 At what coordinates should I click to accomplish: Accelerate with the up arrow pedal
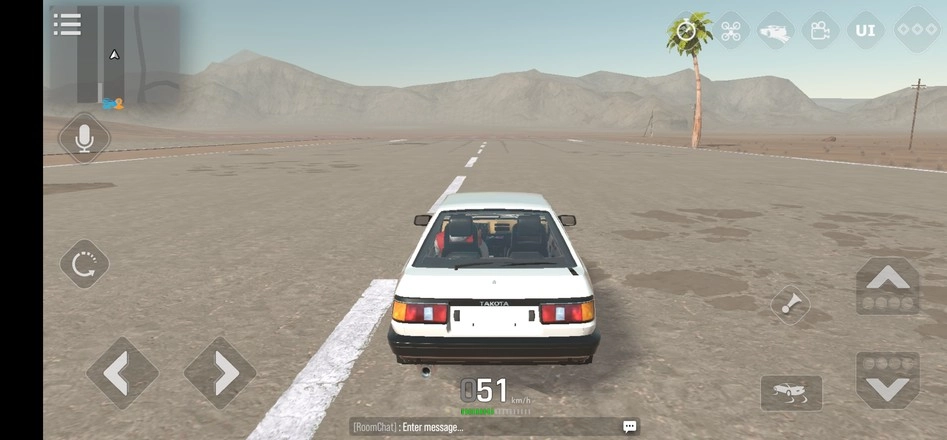(887, 287)
